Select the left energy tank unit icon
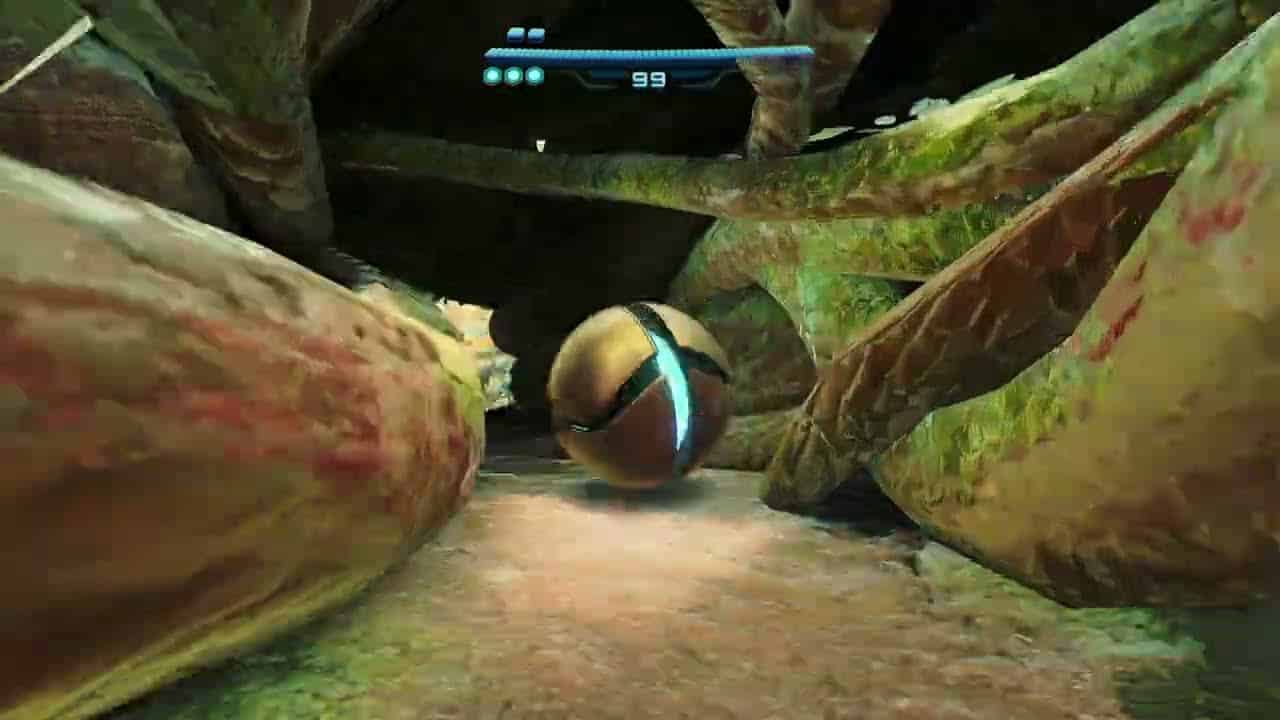This screenshot has width=1280, height=720. tap(515, 34)
